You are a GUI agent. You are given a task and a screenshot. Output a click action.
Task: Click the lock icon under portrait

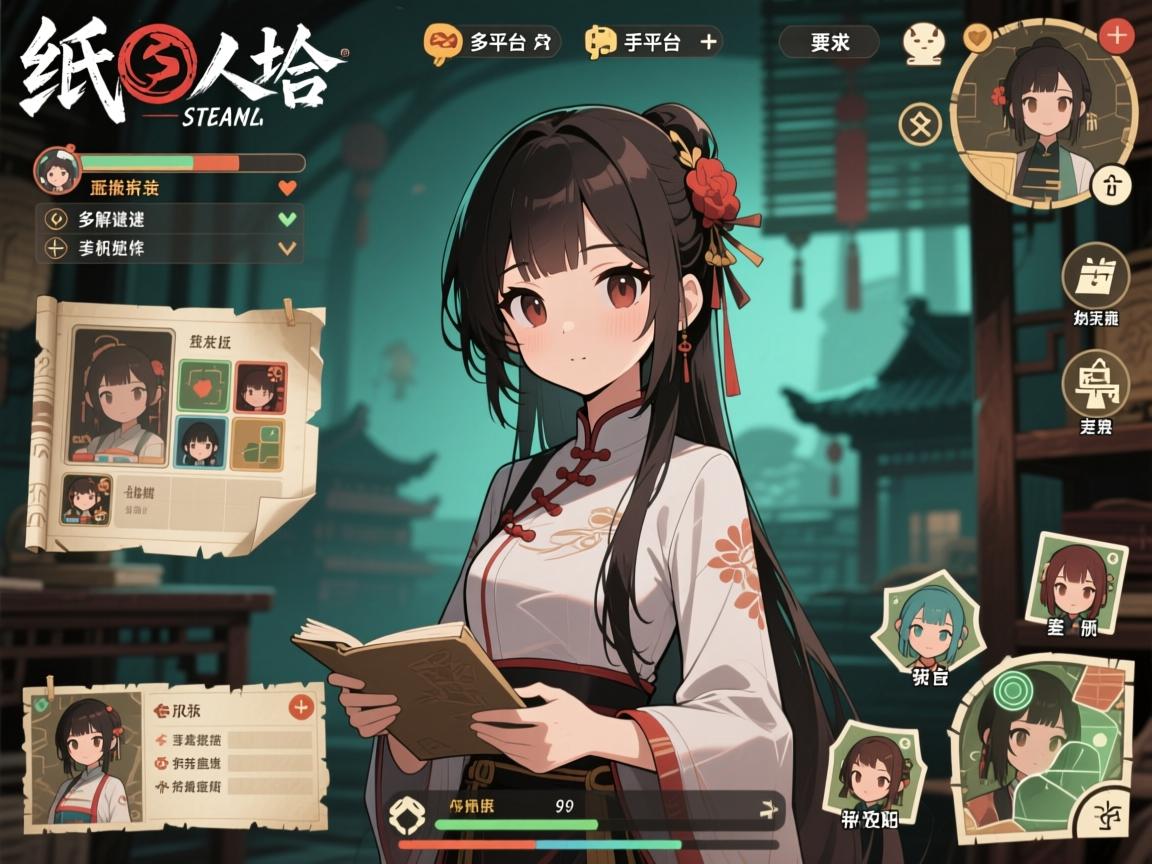1114,184
